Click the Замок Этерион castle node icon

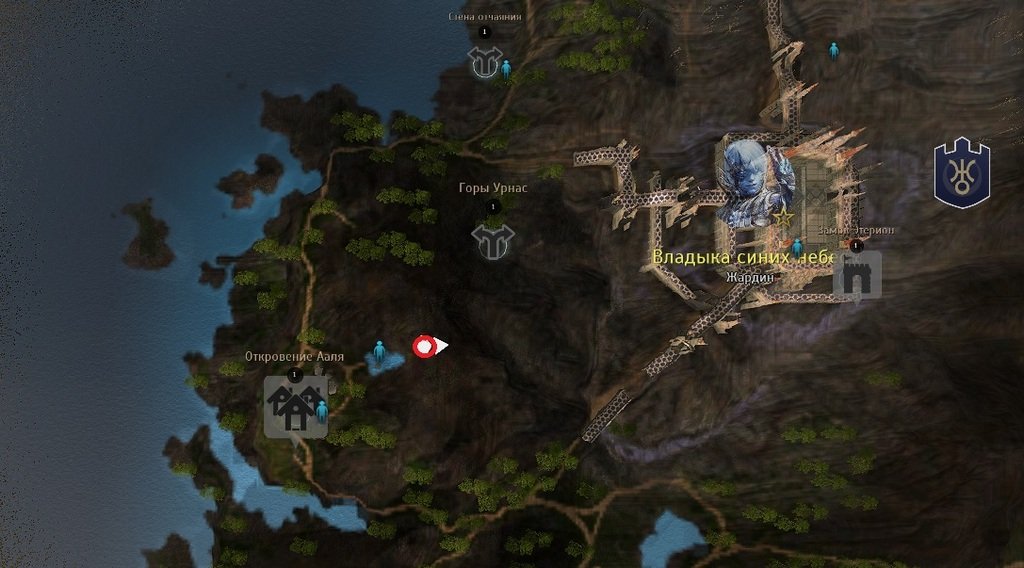(857, 274)
